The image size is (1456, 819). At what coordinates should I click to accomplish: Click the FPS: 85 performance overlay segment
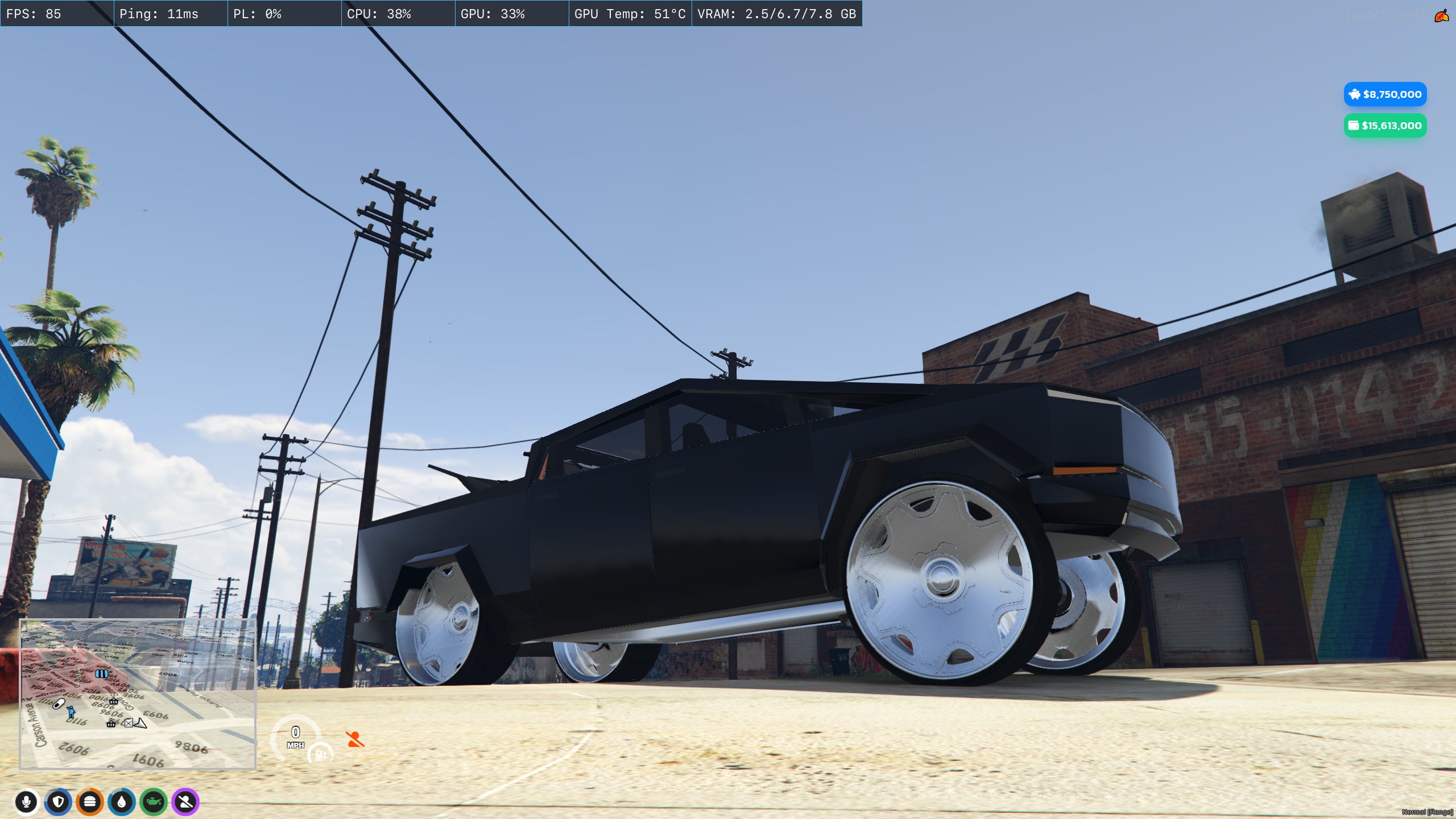(x=57, y=14)
